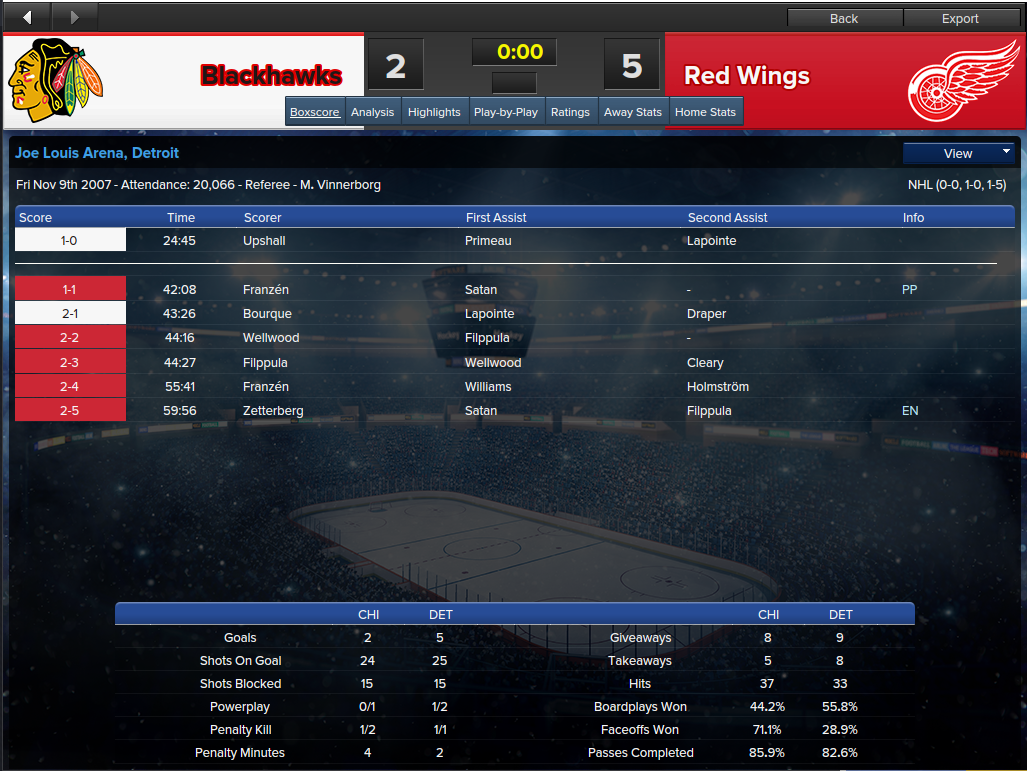Switch to the Analysis tab
1027x771 pixels.
pyautogui.click(x=373, y=112)
